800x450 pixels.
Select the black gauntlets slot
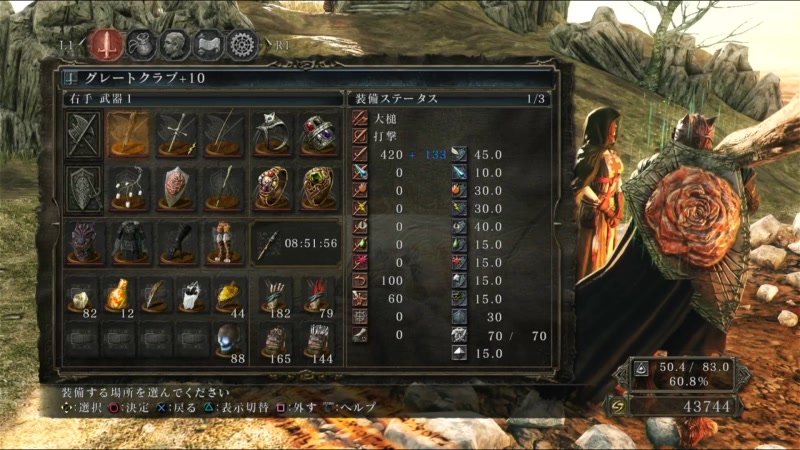click(x=176, y=242)
